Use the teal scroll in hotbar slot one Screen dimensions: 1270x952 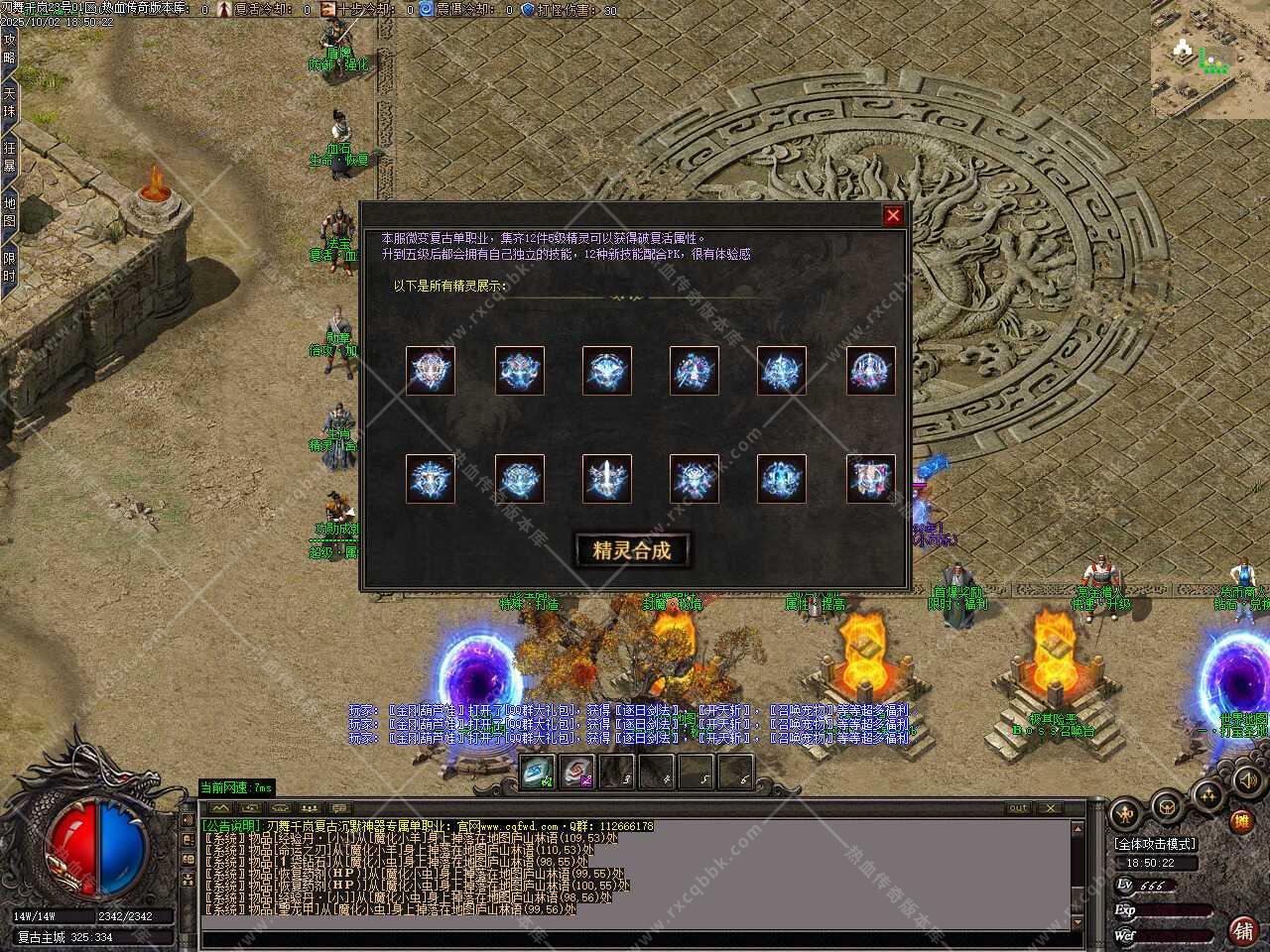point(537,773)
